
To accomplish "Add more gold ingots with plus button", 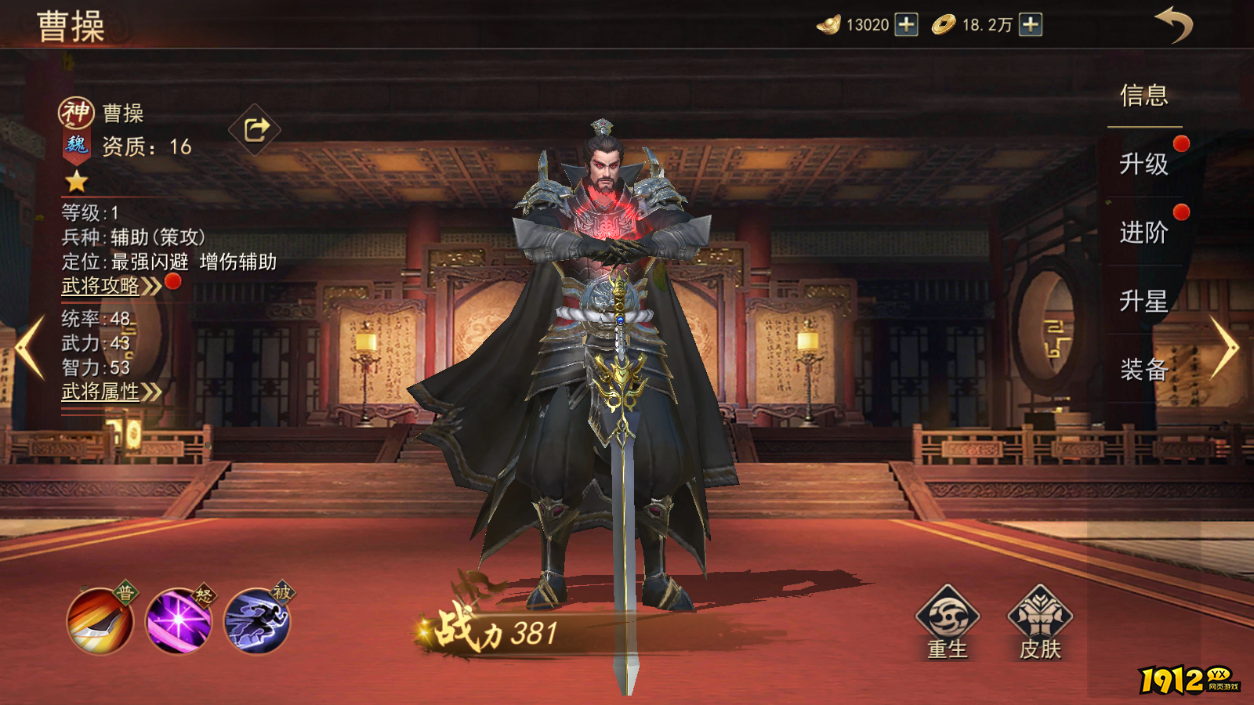I will pyautogui.click(x=906, y=25).
